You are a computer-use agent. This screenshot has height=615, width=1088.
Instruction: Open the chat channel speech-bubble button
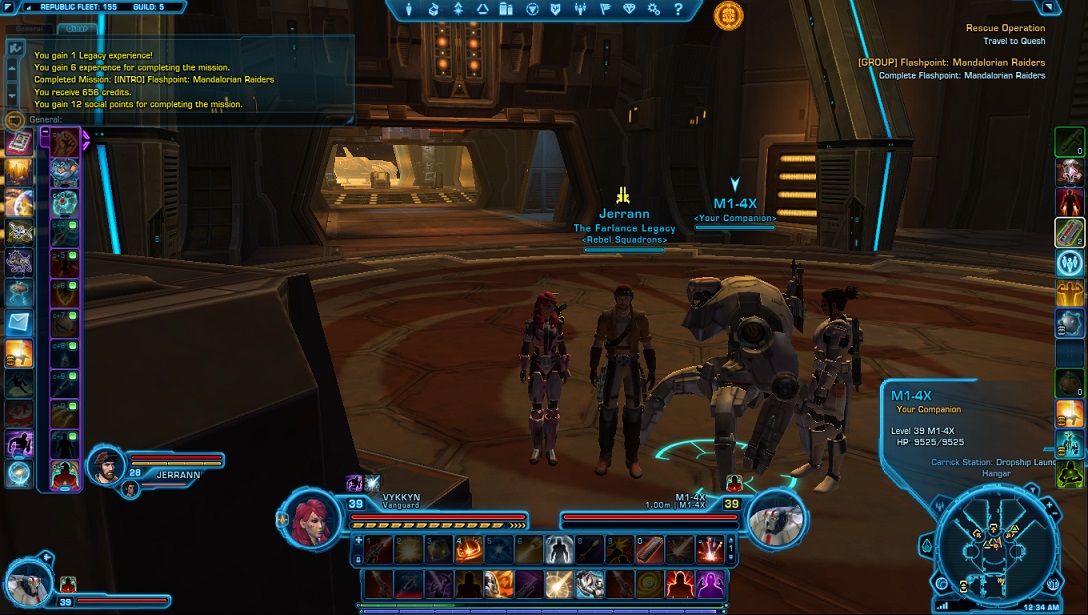13,119
